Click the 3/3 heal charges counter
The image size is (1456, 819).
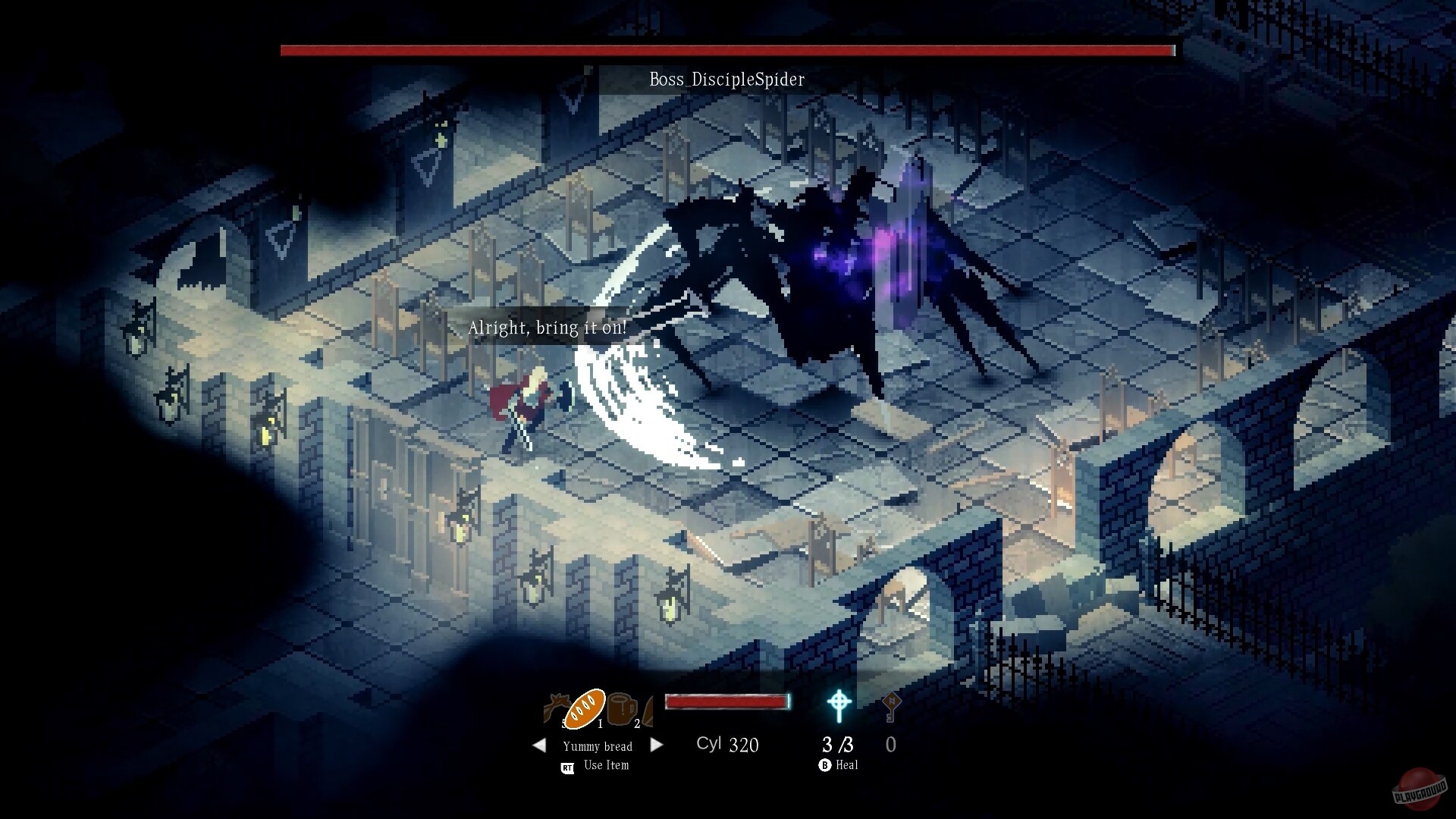point(836,745)
